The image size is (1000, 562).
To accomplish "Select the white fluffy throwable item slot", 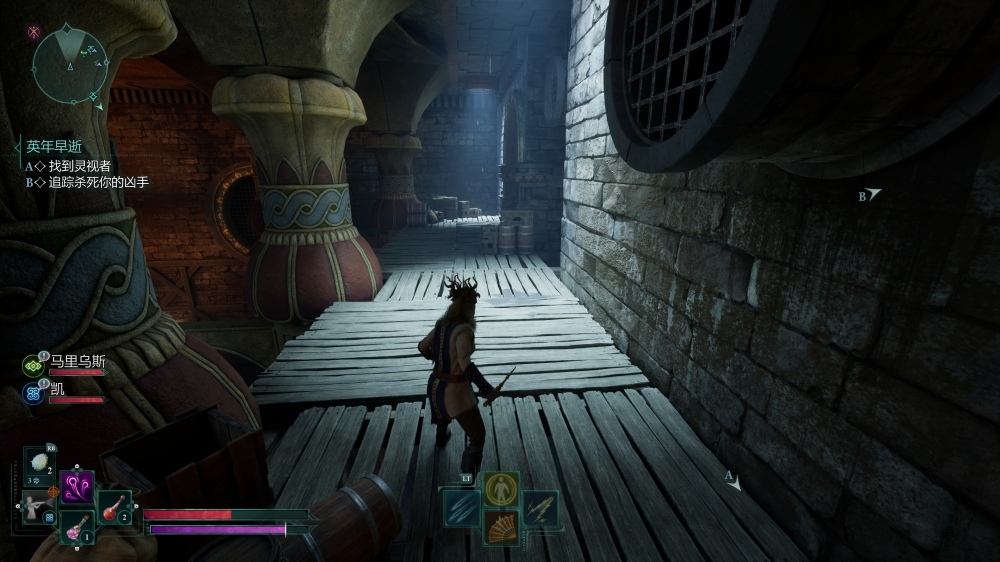I will pyautogui.click(x=40, y=464).
